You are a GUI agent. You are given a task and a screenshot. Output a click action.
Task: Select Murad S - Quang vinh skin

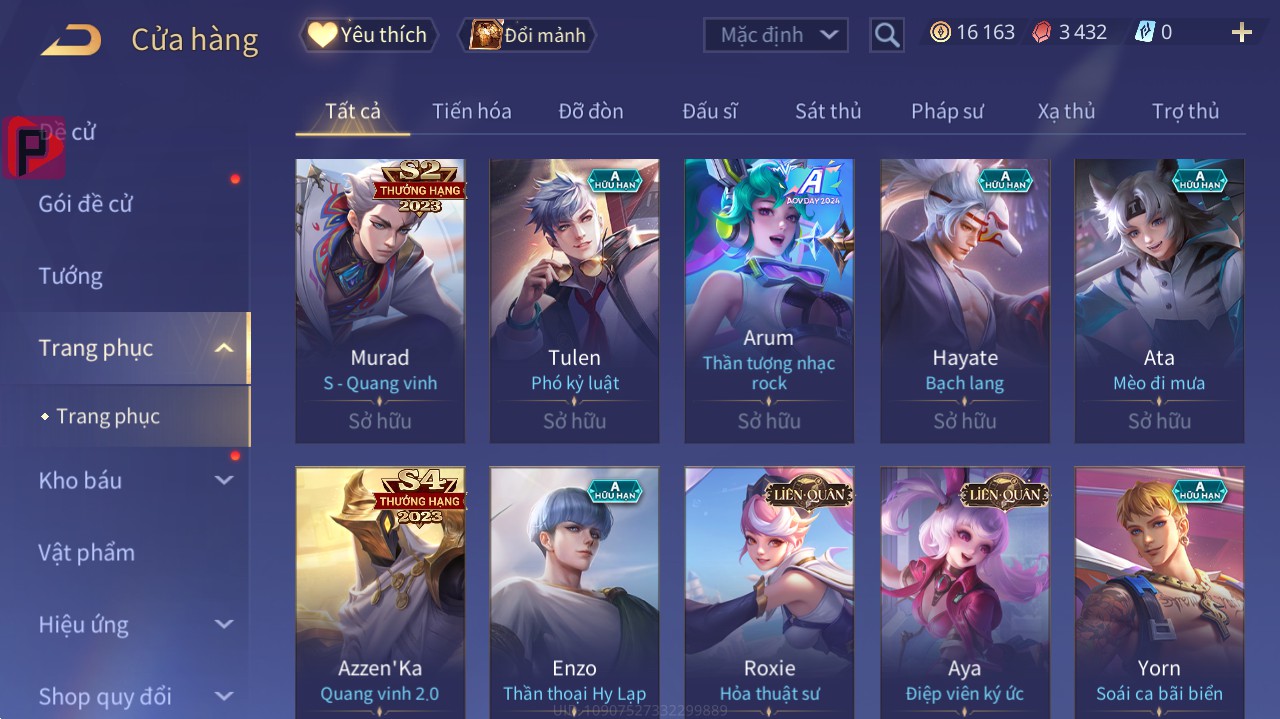(380, 300)
